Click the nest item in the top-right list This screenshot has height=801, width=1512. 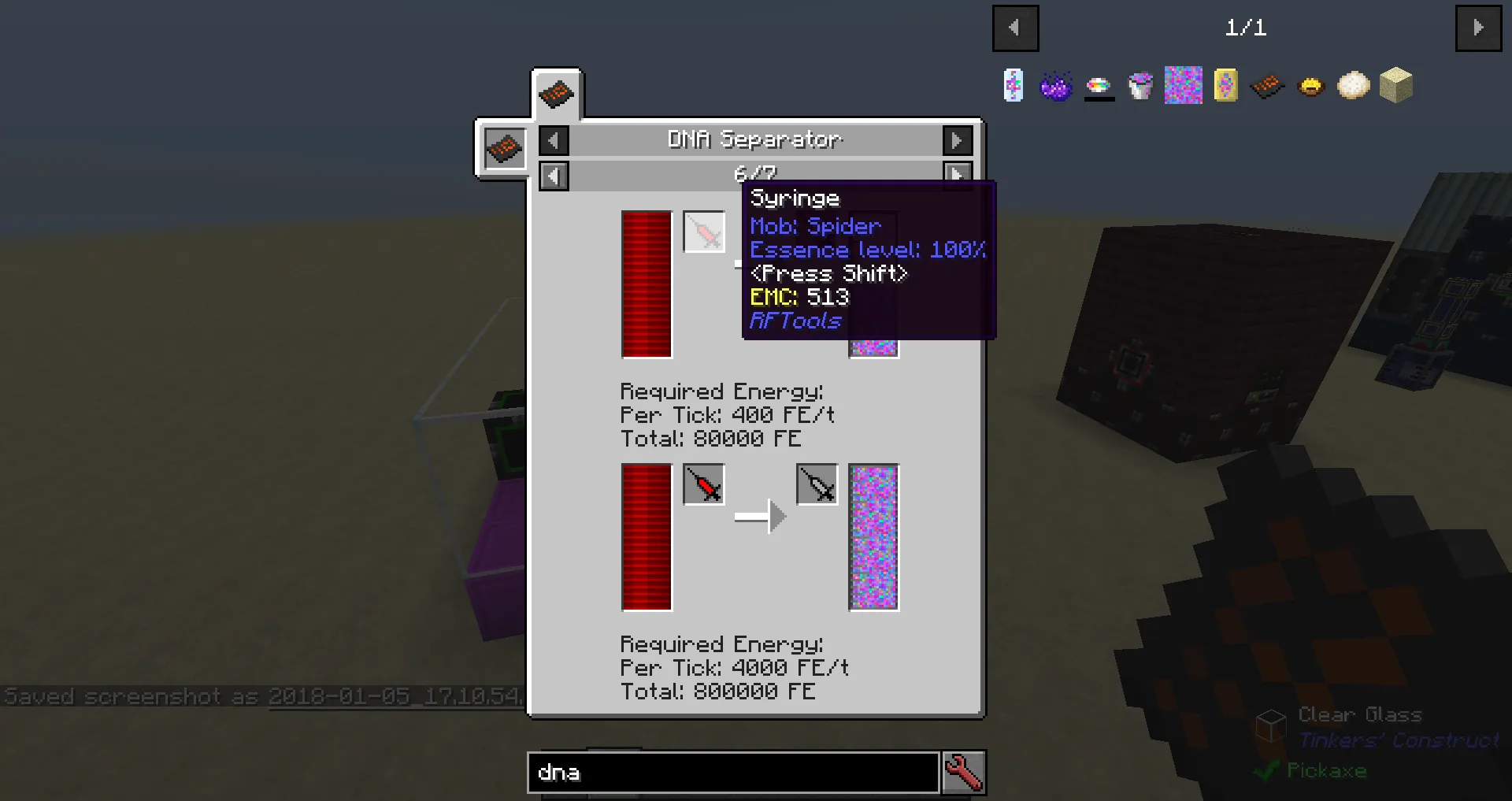[1310, 85]
